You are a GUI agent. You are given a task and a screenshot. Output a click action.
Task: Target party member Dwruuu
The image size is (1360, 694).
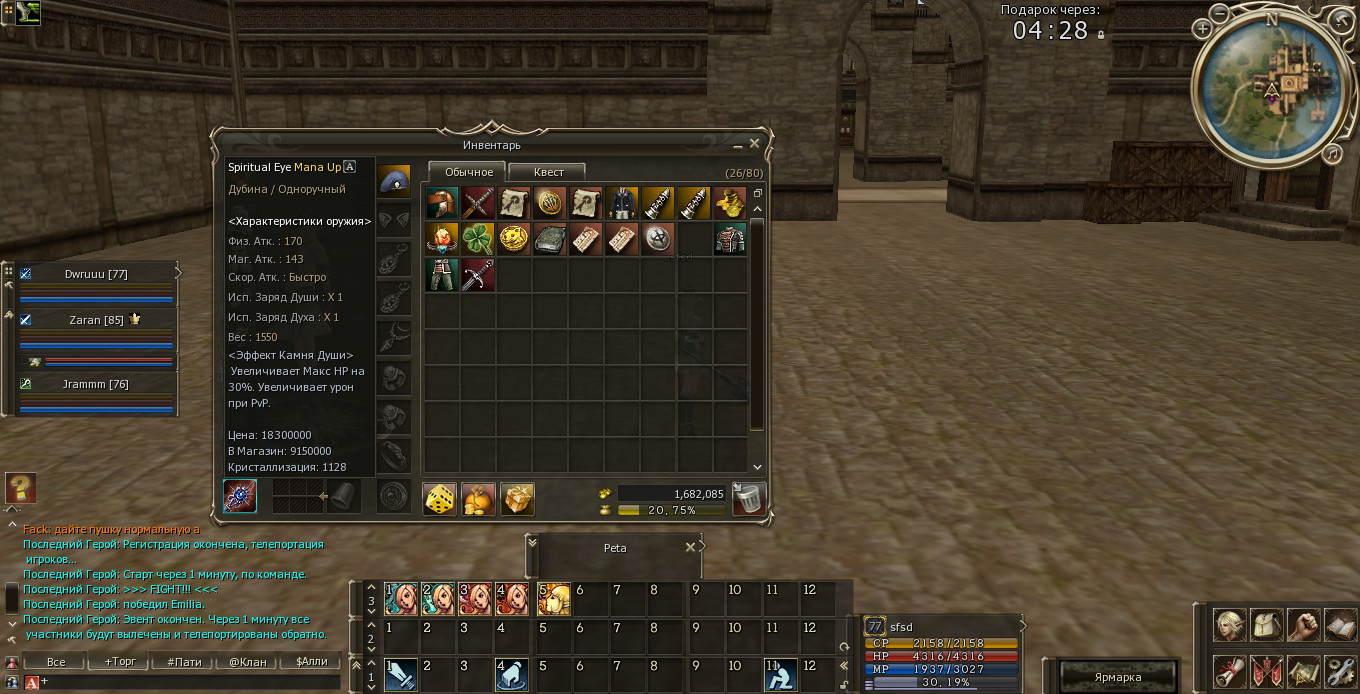pos(96,274)
